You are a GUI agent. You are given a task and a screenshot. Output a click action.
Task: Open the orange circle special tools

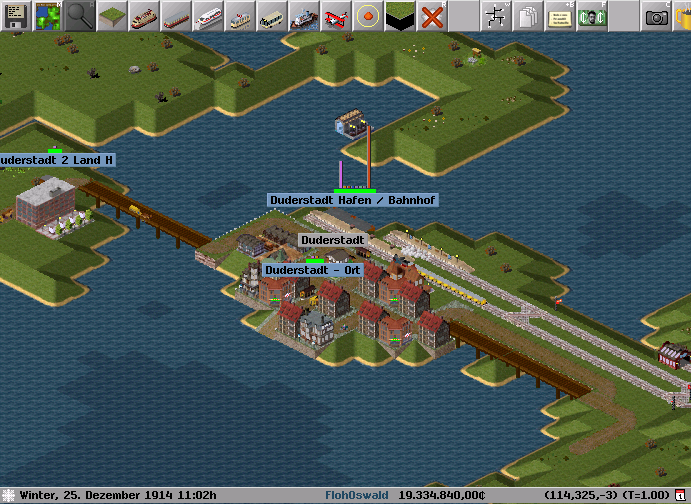[368, 15]
